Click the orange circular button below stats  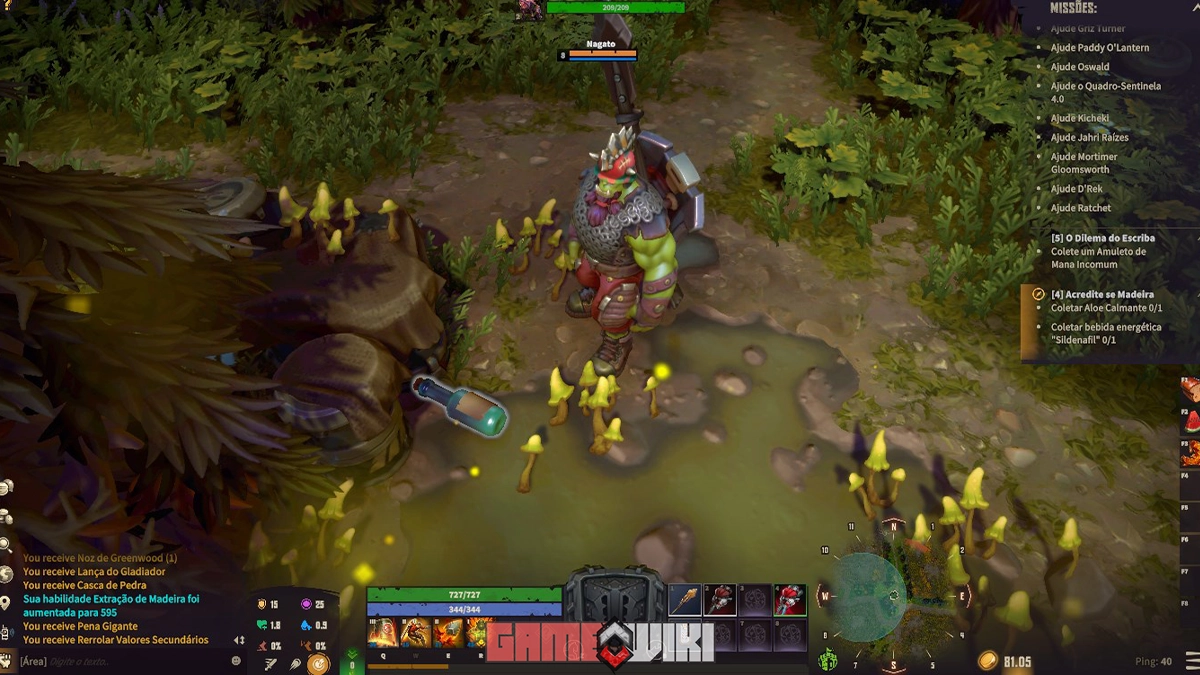[318, 663]
